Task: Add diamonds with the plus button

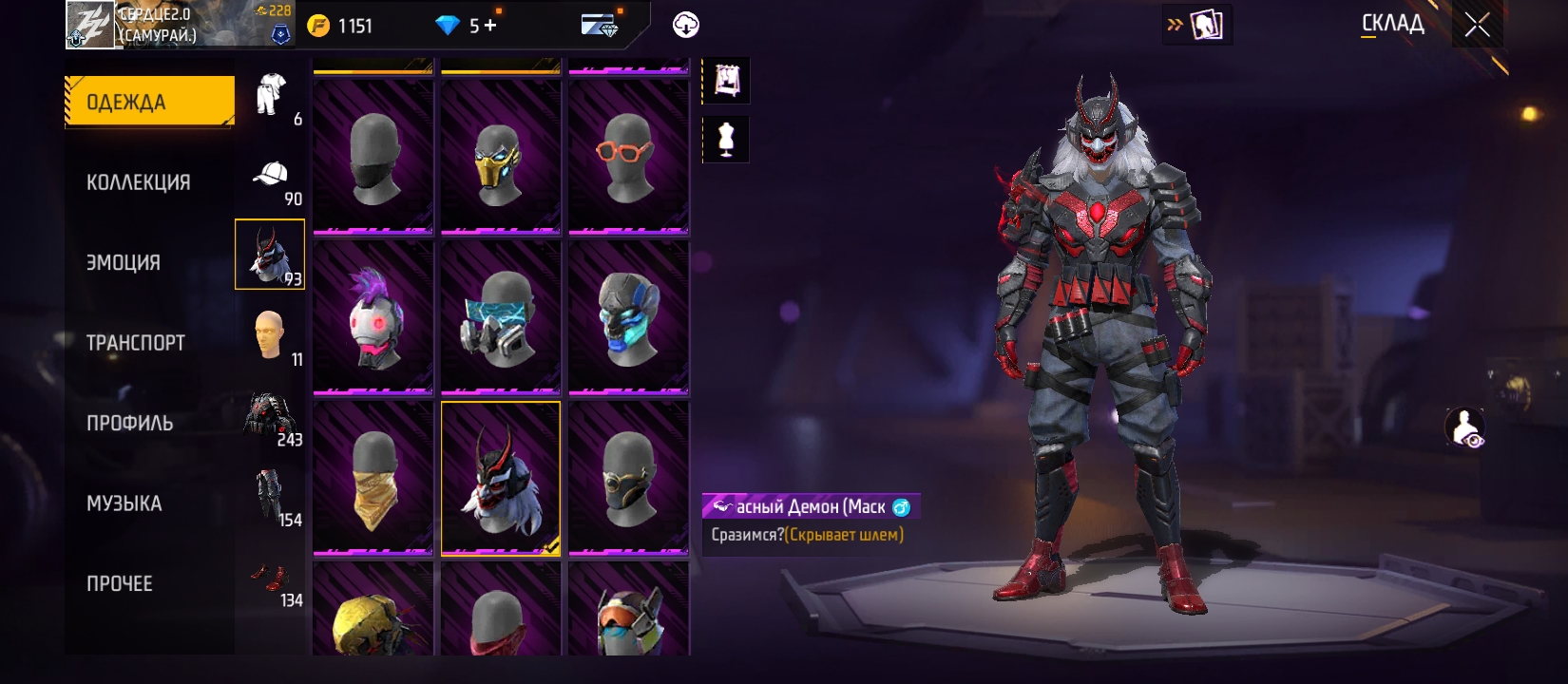Action: click(x=490, y=26)
